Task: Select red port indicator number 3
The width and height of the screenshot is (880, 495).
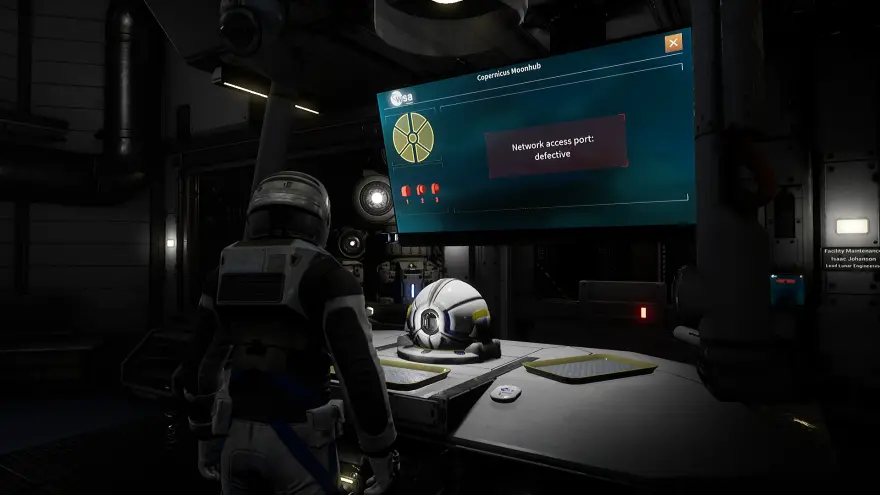Action: tap(436, 188)
